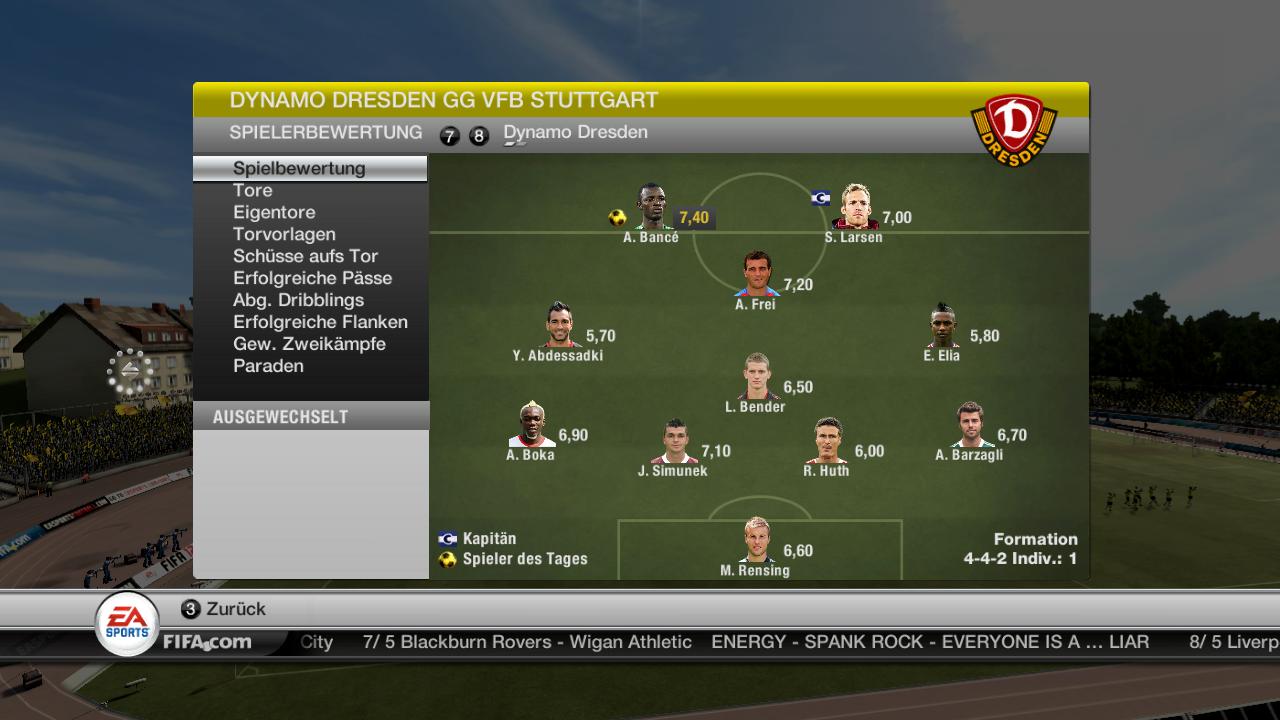Show the Eigentore list
Viewport: 1280px width, 720px height.
point(274,212)
